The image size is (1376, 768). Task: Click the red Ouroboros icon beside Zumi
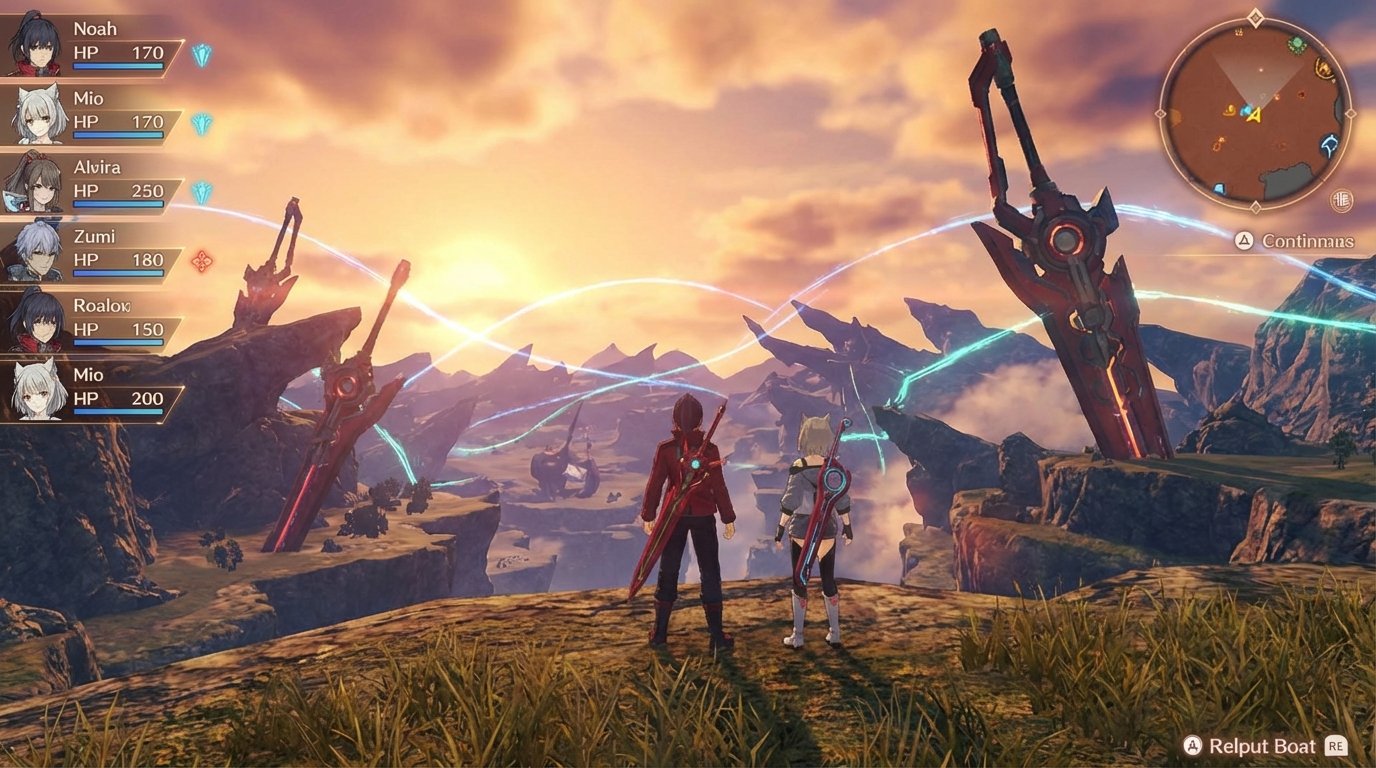point(200,263)
